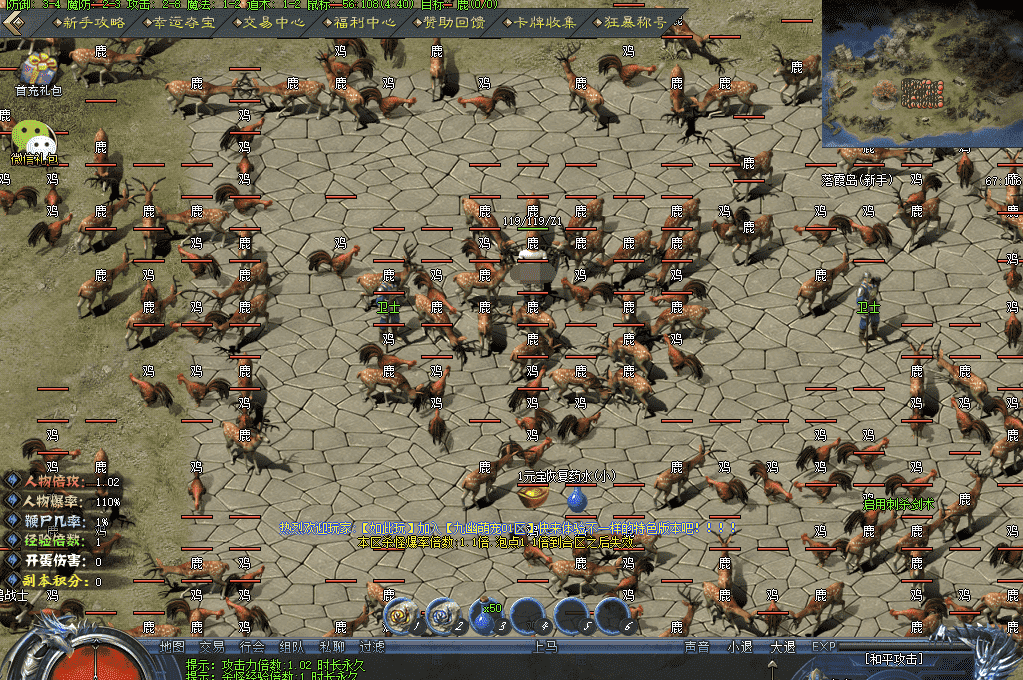Collapse the top menu with the arrow button
This screenshot has height=680, width=1023.
tap(16, 21)
